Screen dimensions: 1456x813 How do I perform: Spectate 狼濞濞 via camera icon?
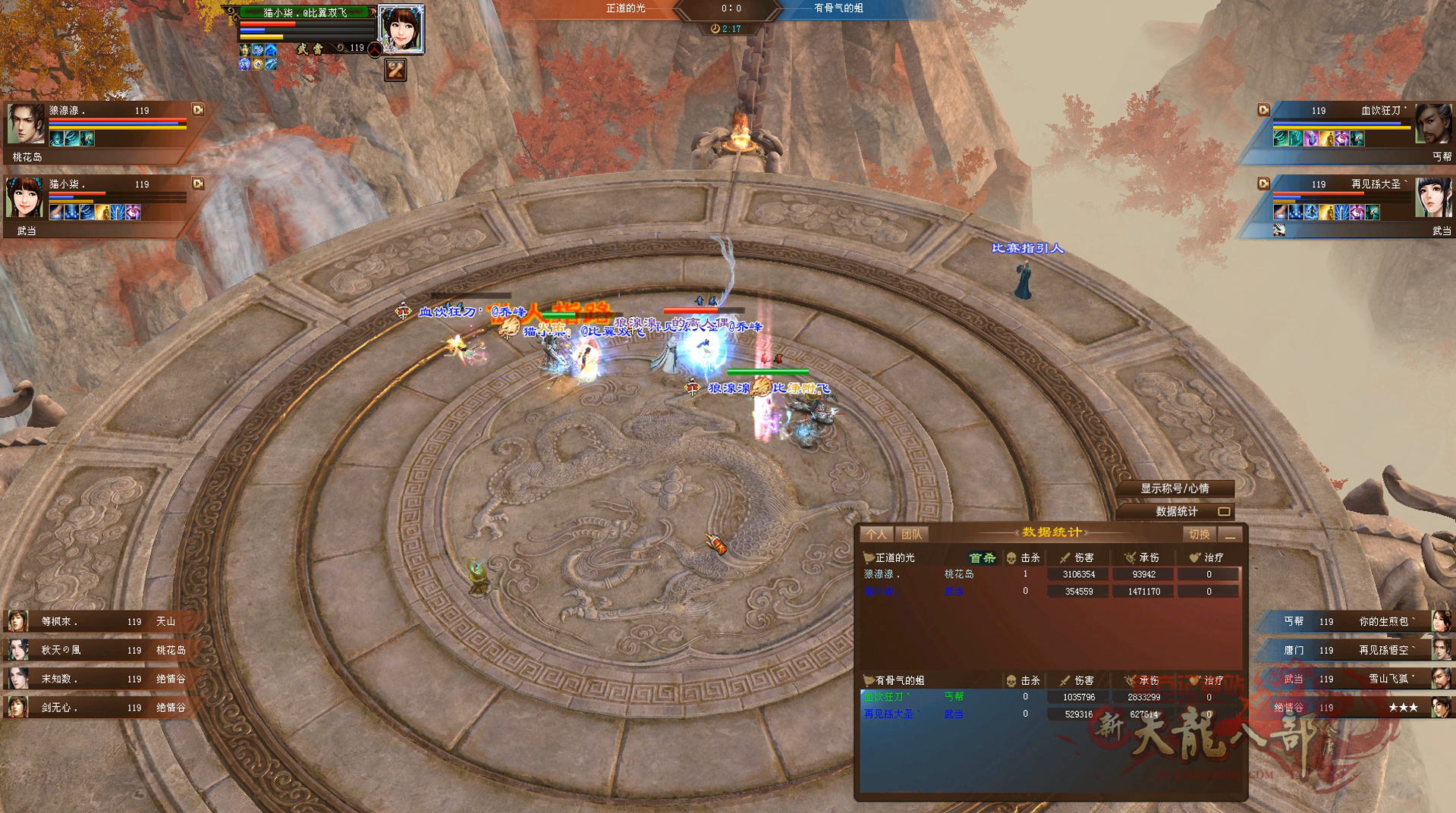click(198, 110)
